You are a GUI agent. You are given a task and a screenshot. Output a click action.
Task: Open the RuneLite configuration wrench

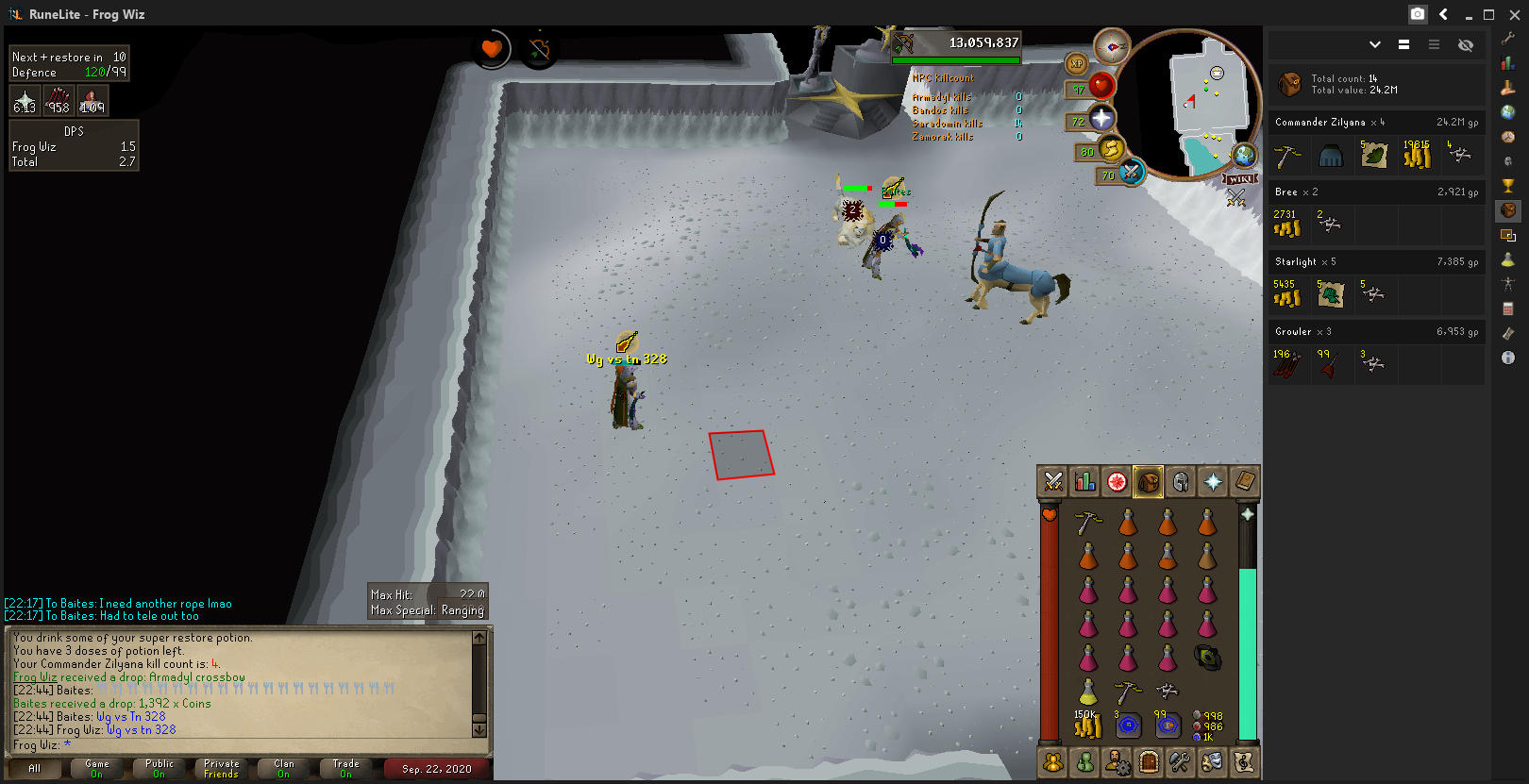coord(1508,39)
